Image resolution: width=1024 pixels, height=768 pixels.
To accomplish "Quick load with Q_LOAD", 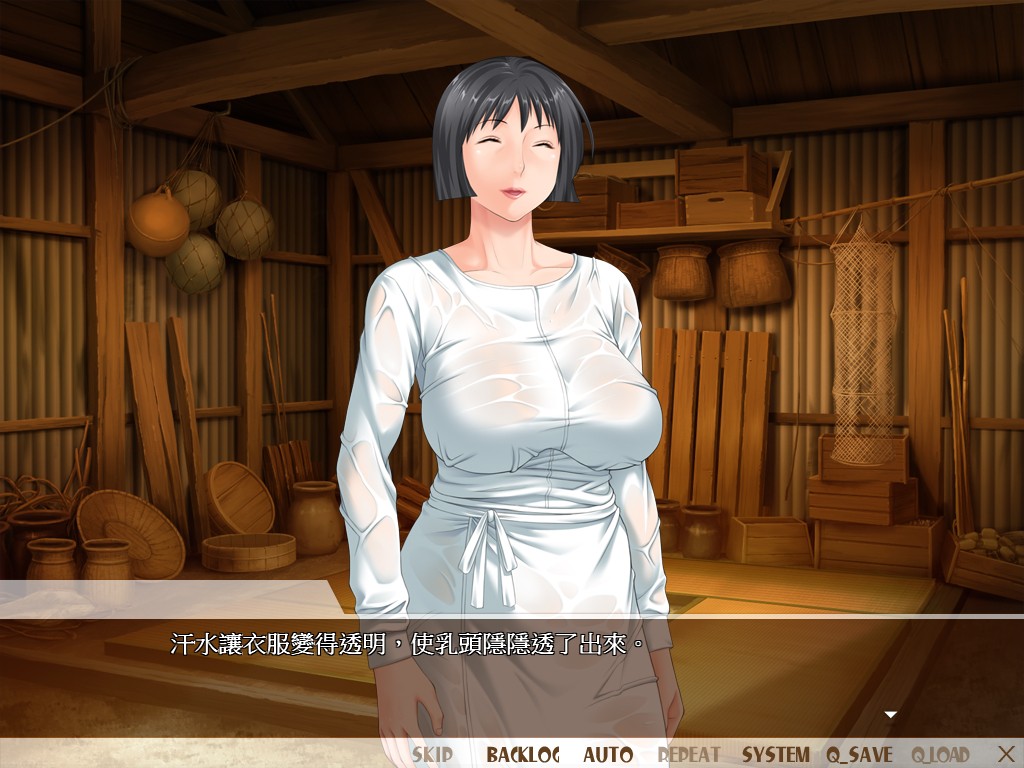I will click(940, 754).
